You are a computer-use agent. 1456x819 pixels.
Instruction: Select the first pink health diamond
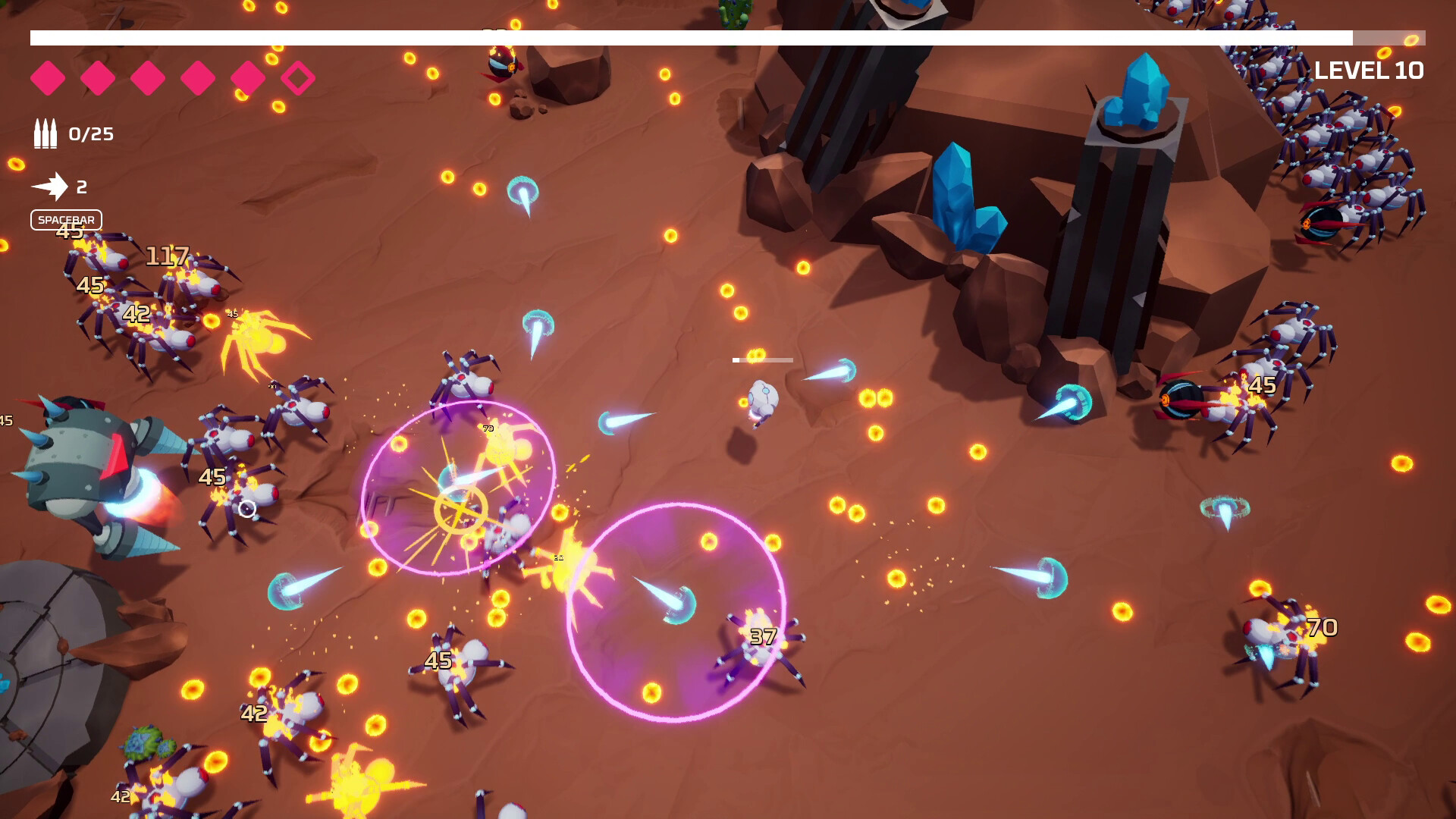49,77
